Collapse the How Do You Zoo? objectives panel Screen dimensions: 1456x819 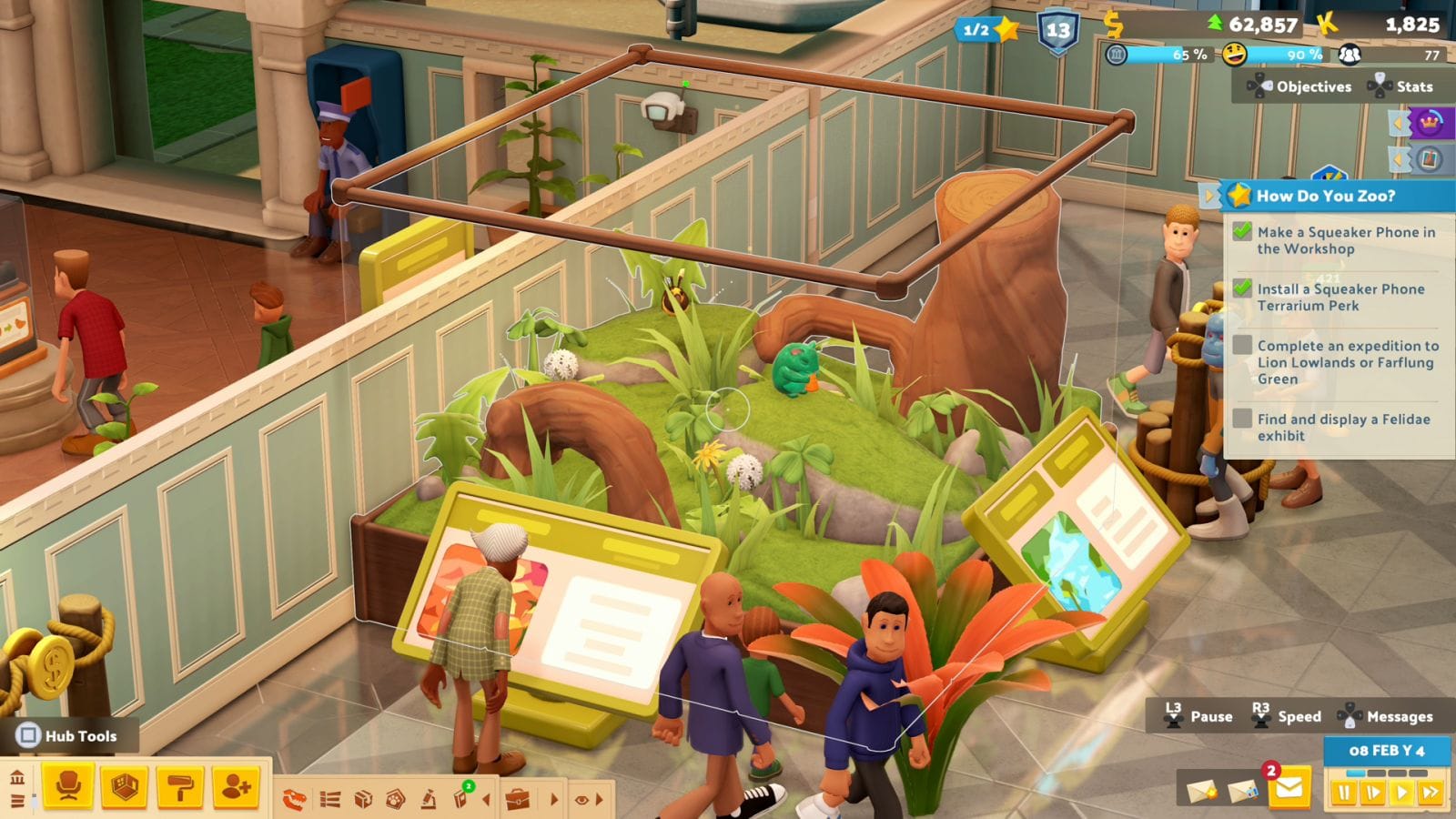(x=1209, y=196)
